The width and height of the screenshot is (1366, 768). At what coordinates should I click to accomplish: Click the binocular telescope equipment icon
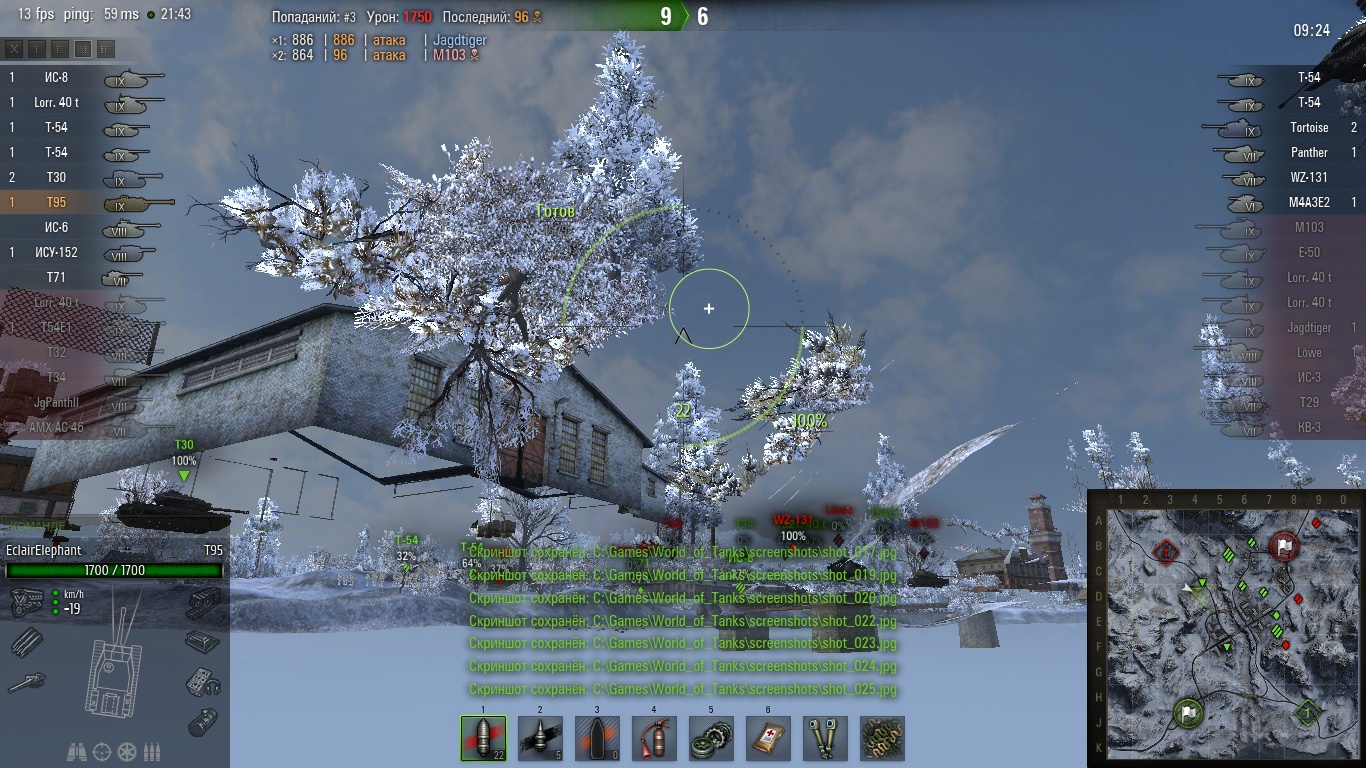click(x=825, y=738)
